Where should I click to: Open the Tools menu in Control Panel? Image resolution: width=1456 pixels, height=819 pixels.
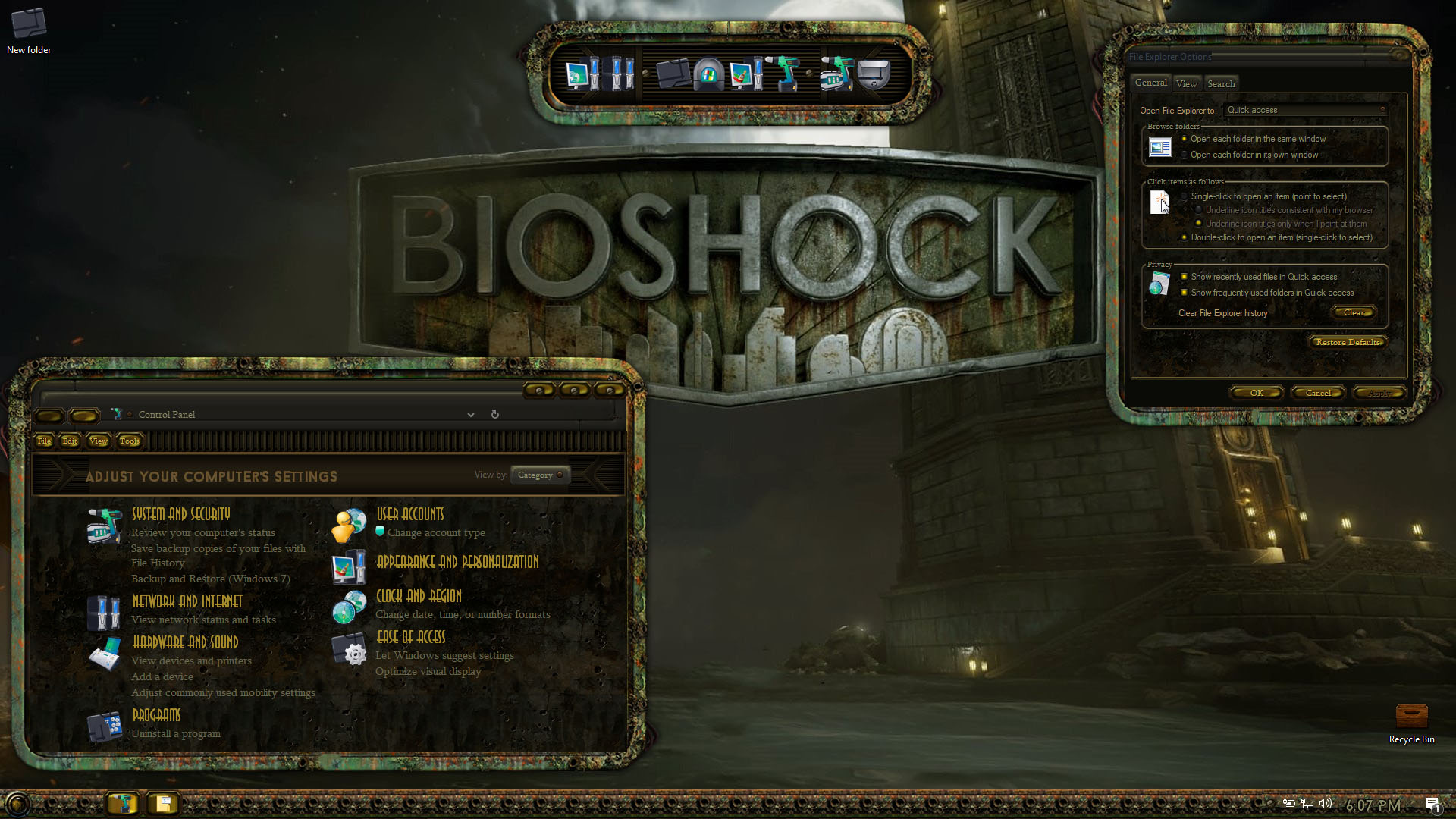click(129, 441)
